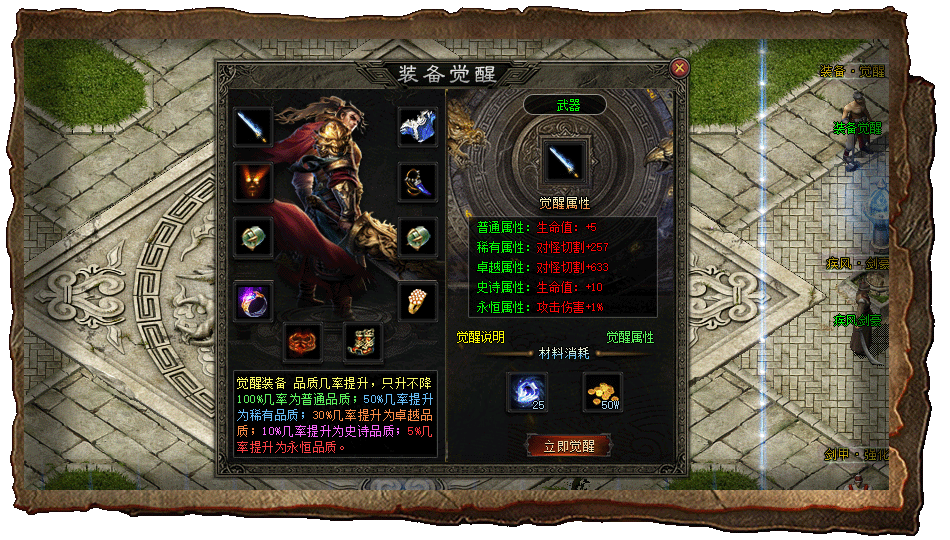Image resolution: width=950 pixels, height=540 pixels.
Task: Open the 觉醒说明 awakening description
Action: tap(481, 337)
